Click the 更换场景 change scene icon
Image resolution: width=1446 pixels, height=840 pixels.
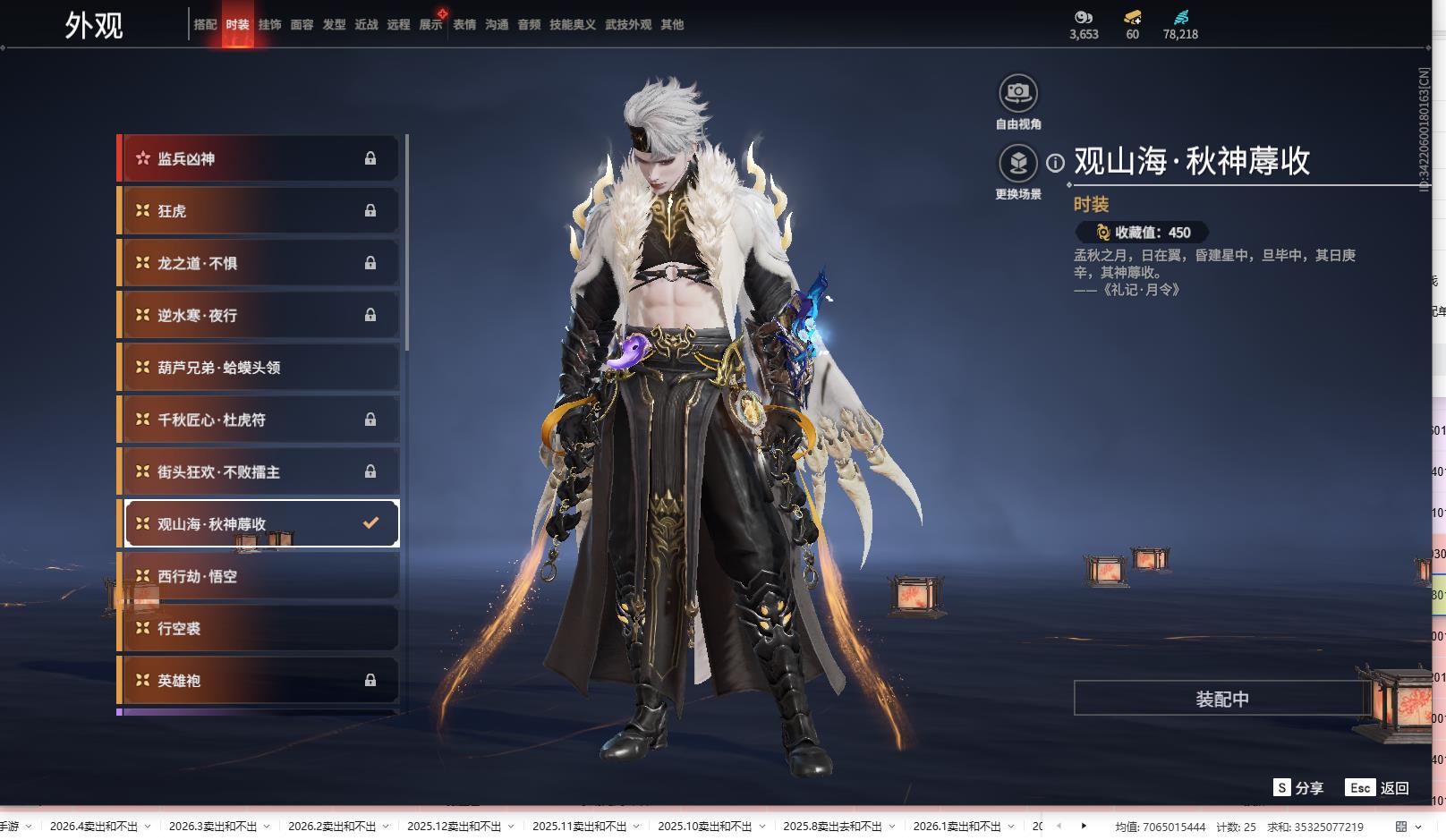(x=1018, y=164)
